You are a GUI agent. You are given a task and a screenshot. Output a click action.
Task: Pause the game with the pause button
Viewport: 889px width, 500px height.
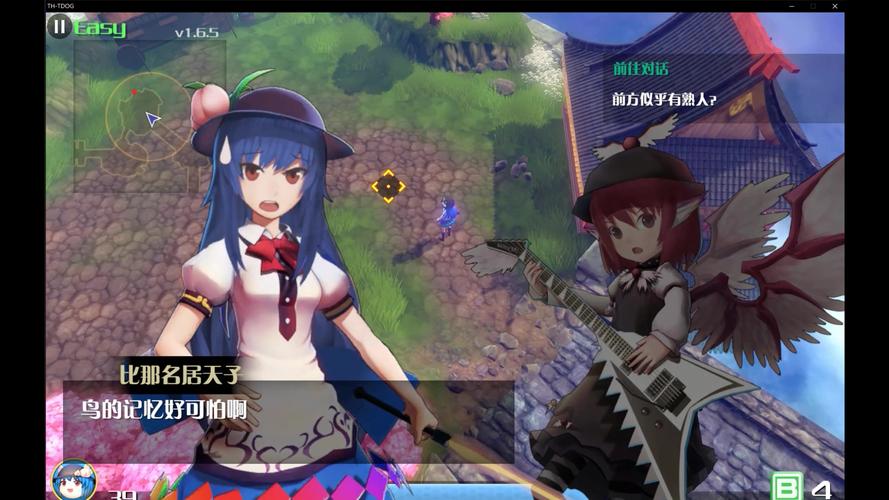(x=60, y=27)
